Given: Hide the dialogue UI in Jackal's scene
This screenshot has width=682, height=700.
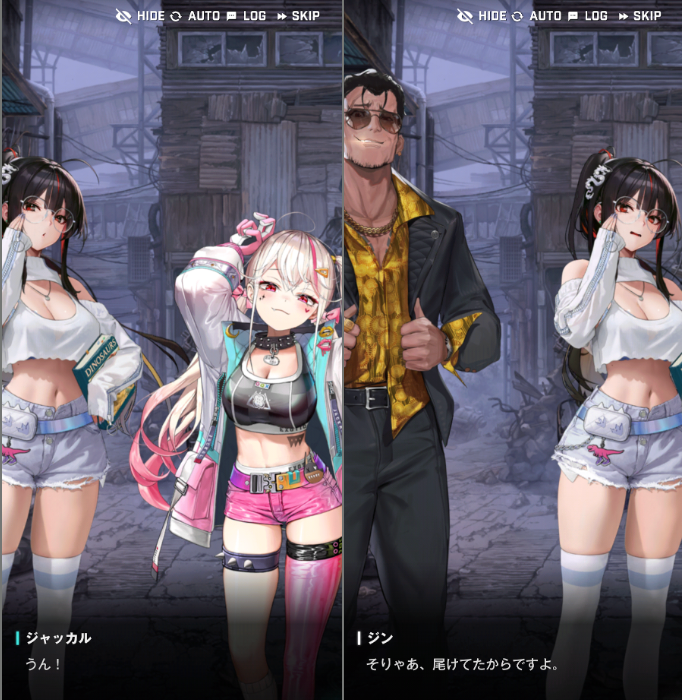Looking at the screenshot, I should click(141, 16).
